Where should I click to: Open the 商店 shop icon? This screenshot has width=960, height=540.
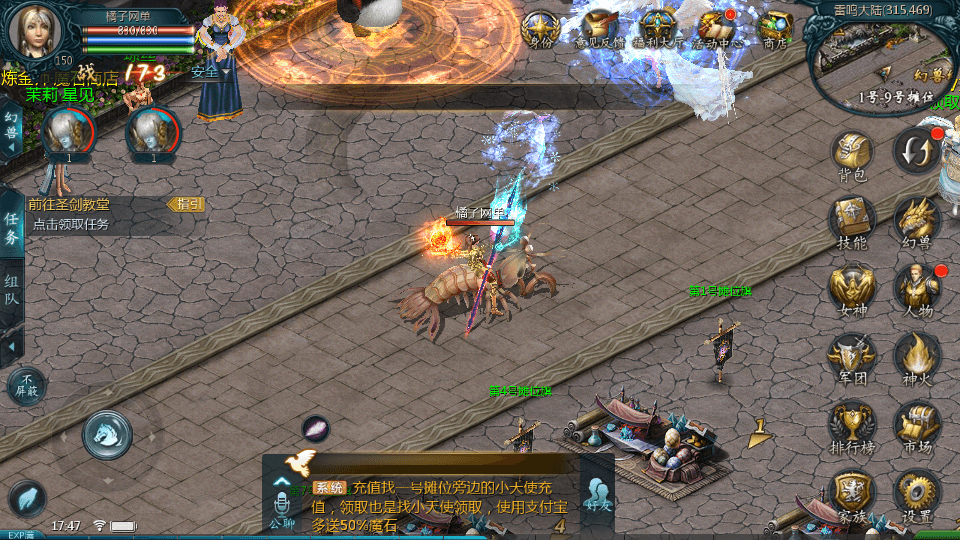click(x=775, y=28)
